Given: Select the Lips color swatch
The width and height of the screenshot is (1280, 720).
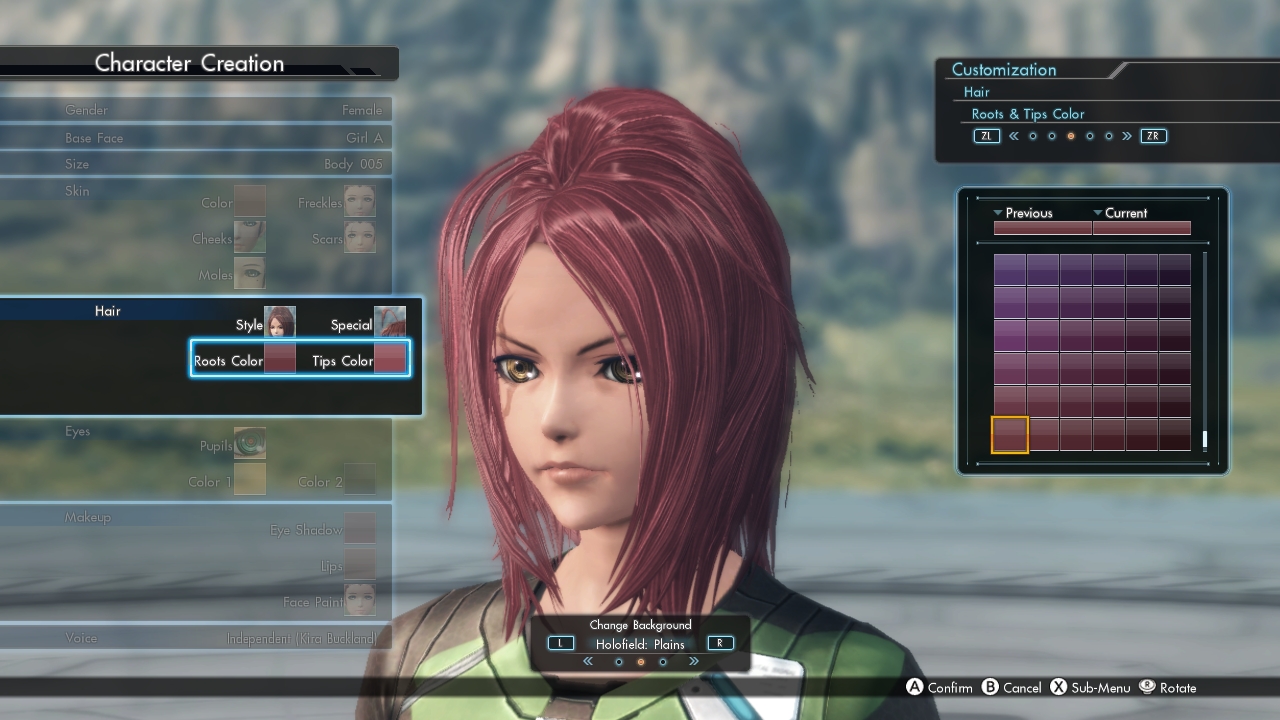Looking at the screenshot, I should click(x=360, y=564).
